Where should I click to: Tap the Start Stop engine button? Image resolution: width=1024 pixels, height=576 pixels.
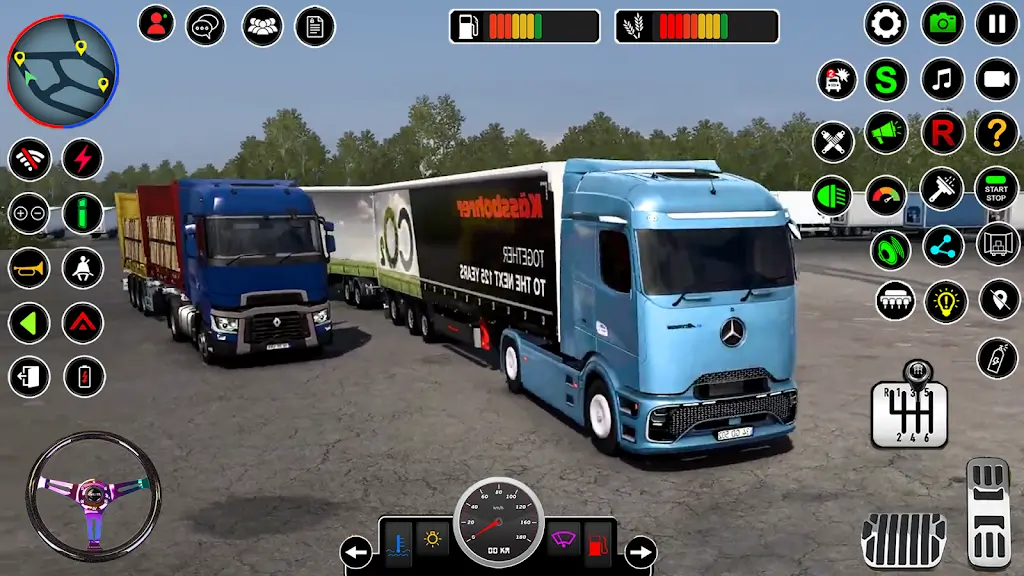tap(996, 188)
